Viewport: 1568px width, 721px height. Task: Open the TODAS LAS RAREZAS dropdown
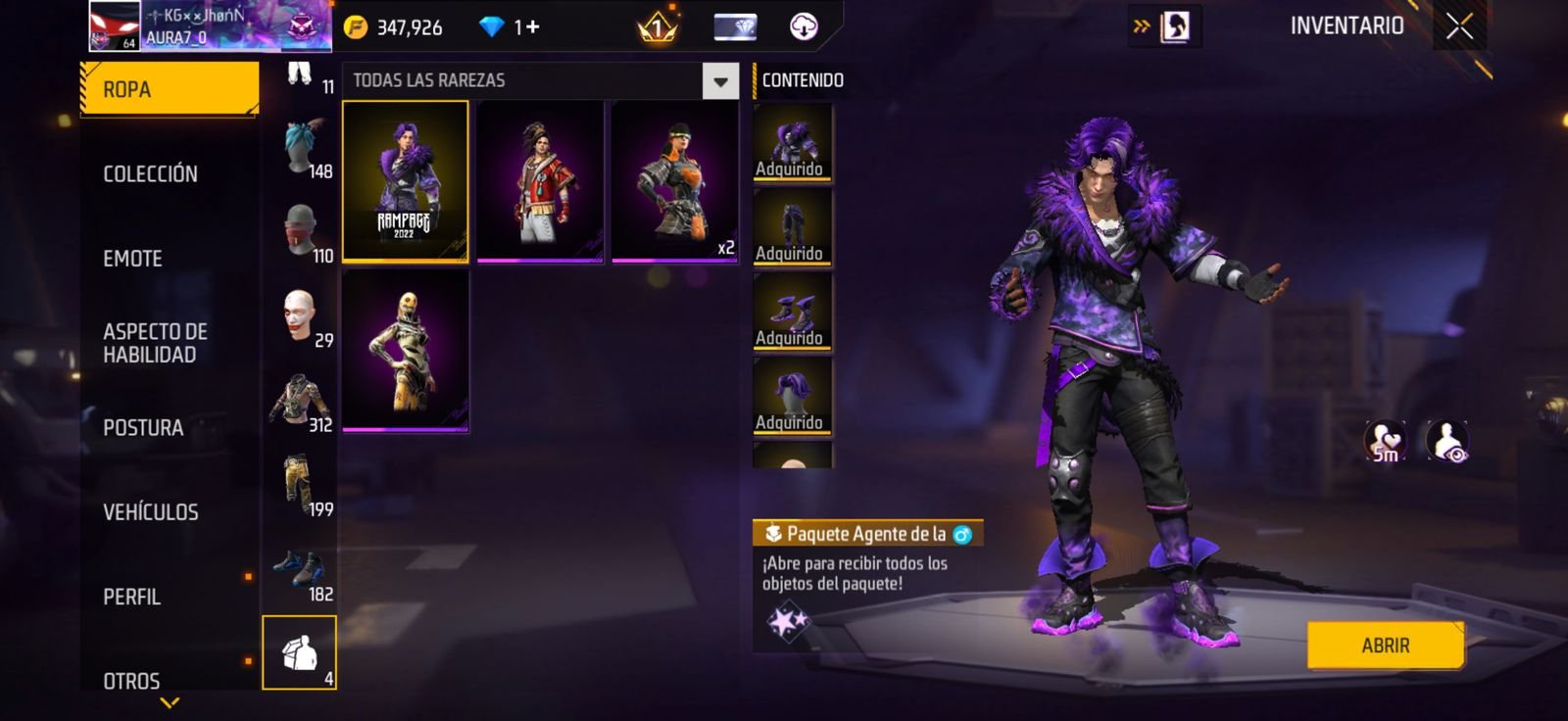tap(720, 81)
